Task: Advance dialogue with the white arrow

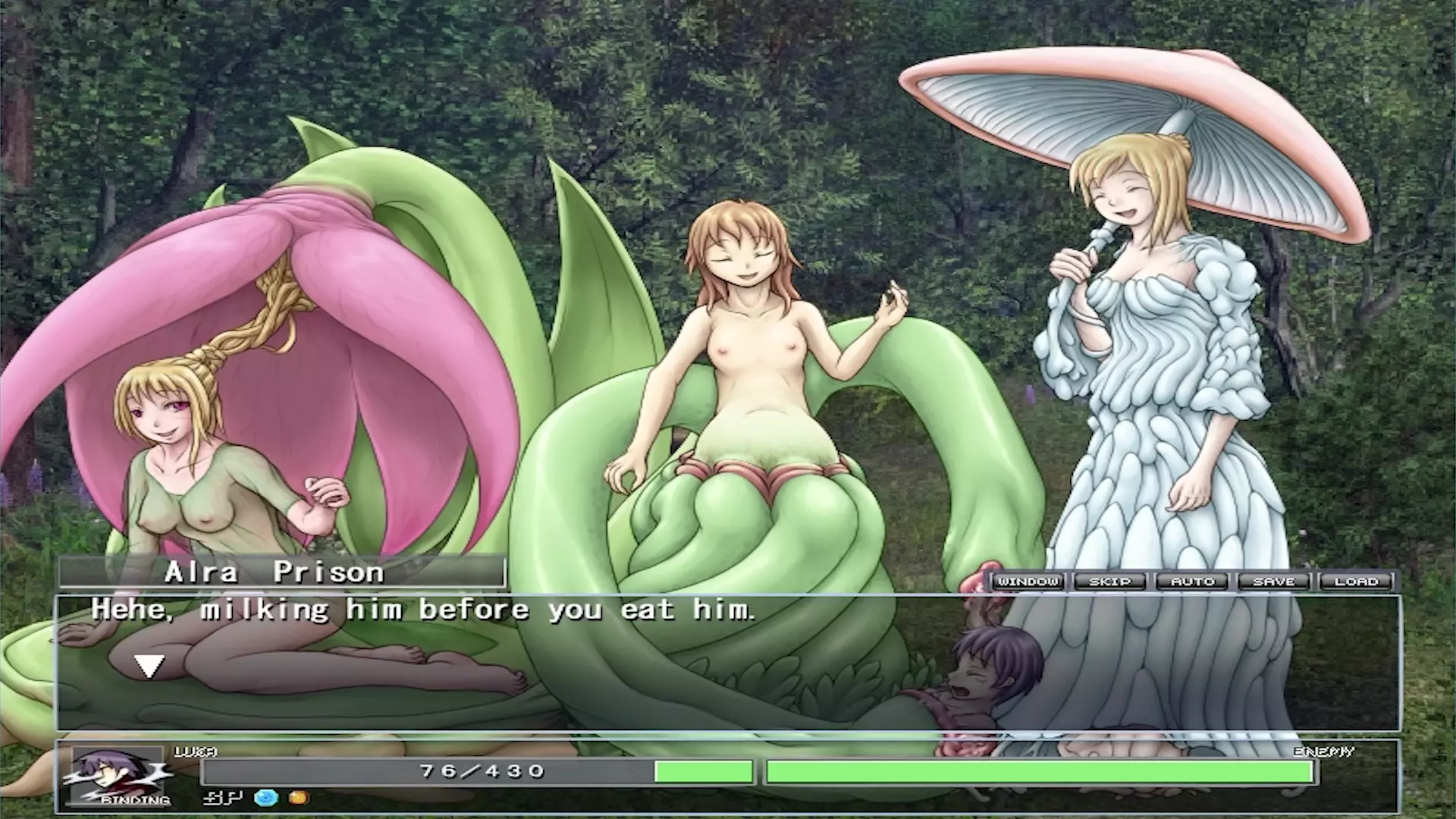Action: [149, 667]
